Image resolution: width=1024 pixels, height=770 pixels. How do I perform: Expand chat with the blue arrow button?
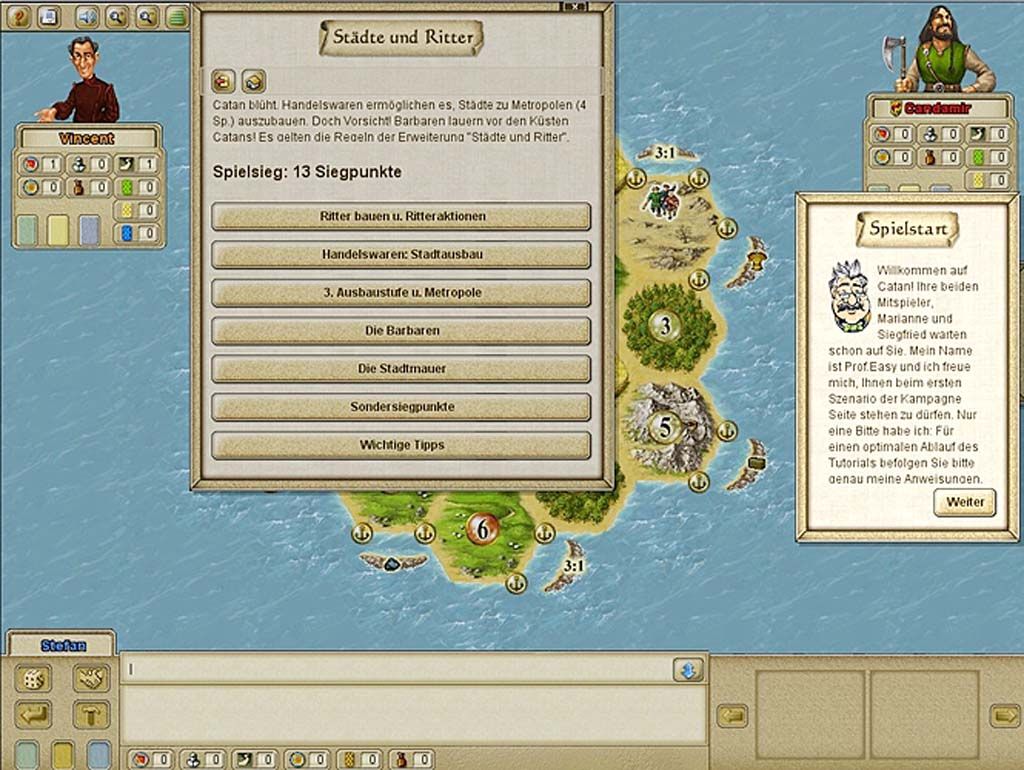point(687,669)
